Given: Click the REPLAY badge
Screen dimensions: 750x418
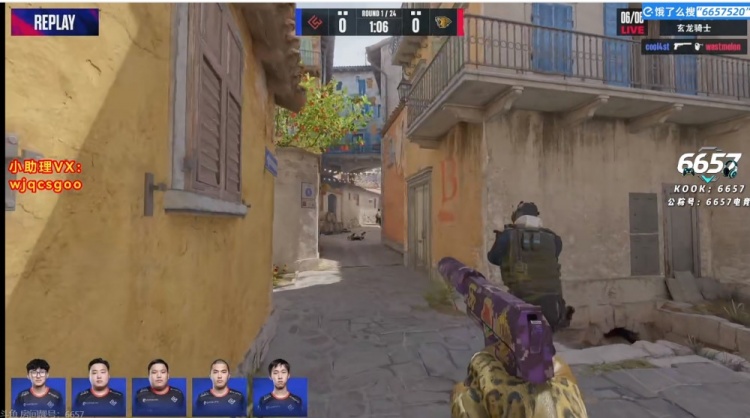Looking at the screenshot, I should pyautogui.click(x=54, y=21).
